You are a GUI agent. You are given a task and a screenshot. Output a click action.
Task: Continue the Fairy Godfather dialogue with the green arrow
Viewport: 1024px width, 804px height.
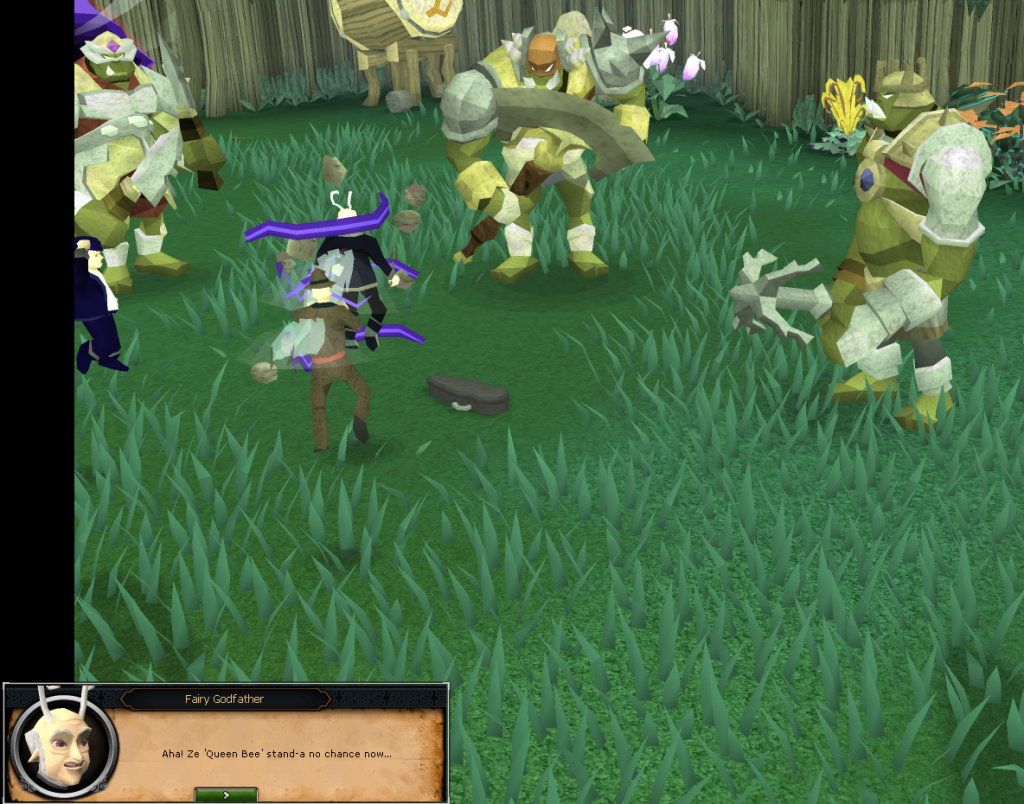coord(226,794)
